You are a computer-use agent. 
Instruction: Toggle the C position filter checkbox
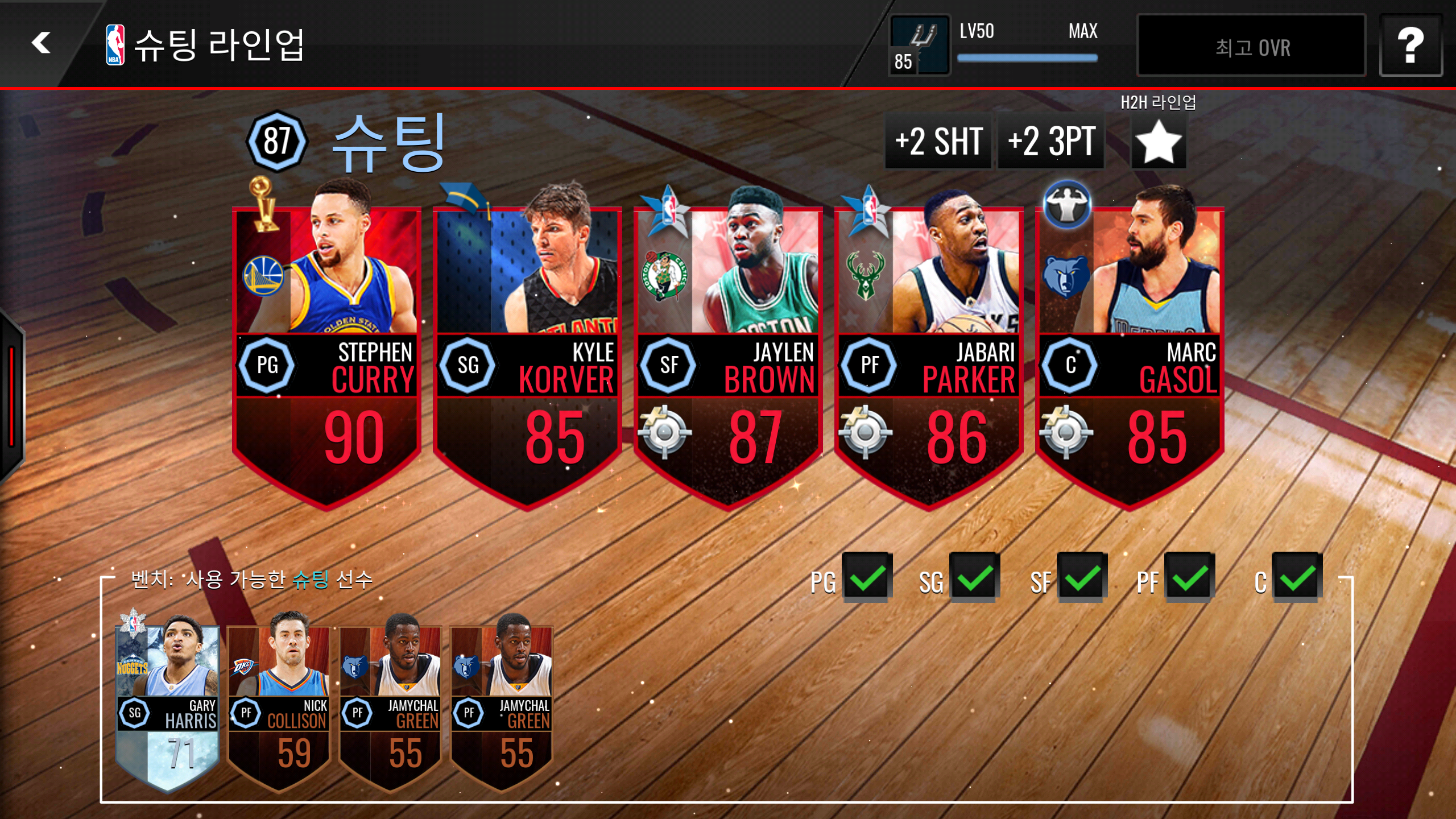pyautogui.click(x=1297, y=577)
